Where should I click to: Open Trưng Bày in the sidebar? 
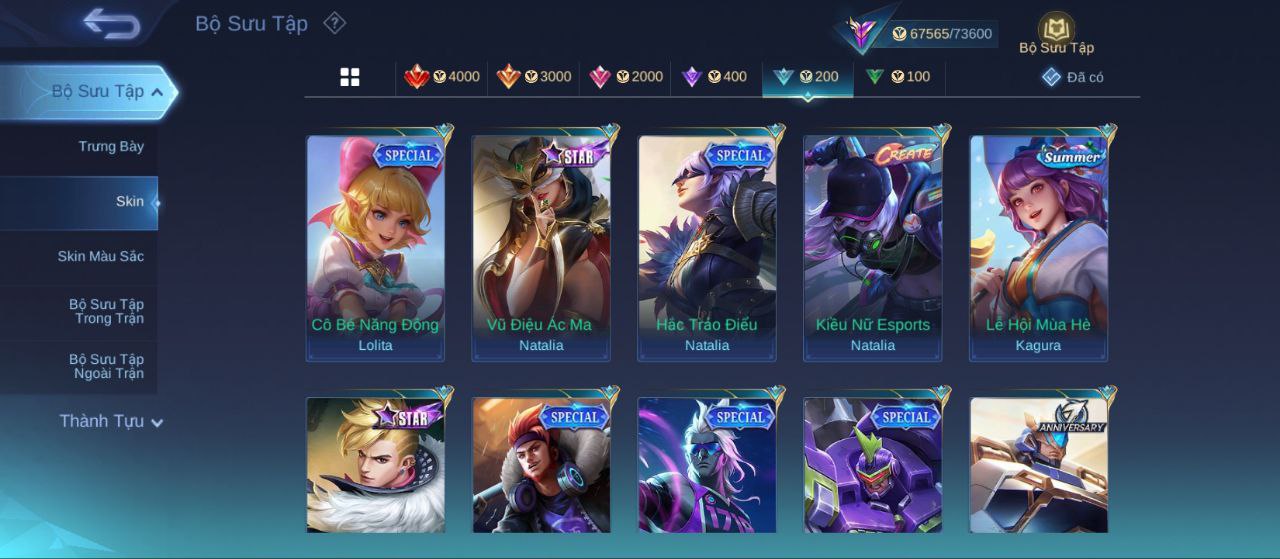(x=111, y=147)
